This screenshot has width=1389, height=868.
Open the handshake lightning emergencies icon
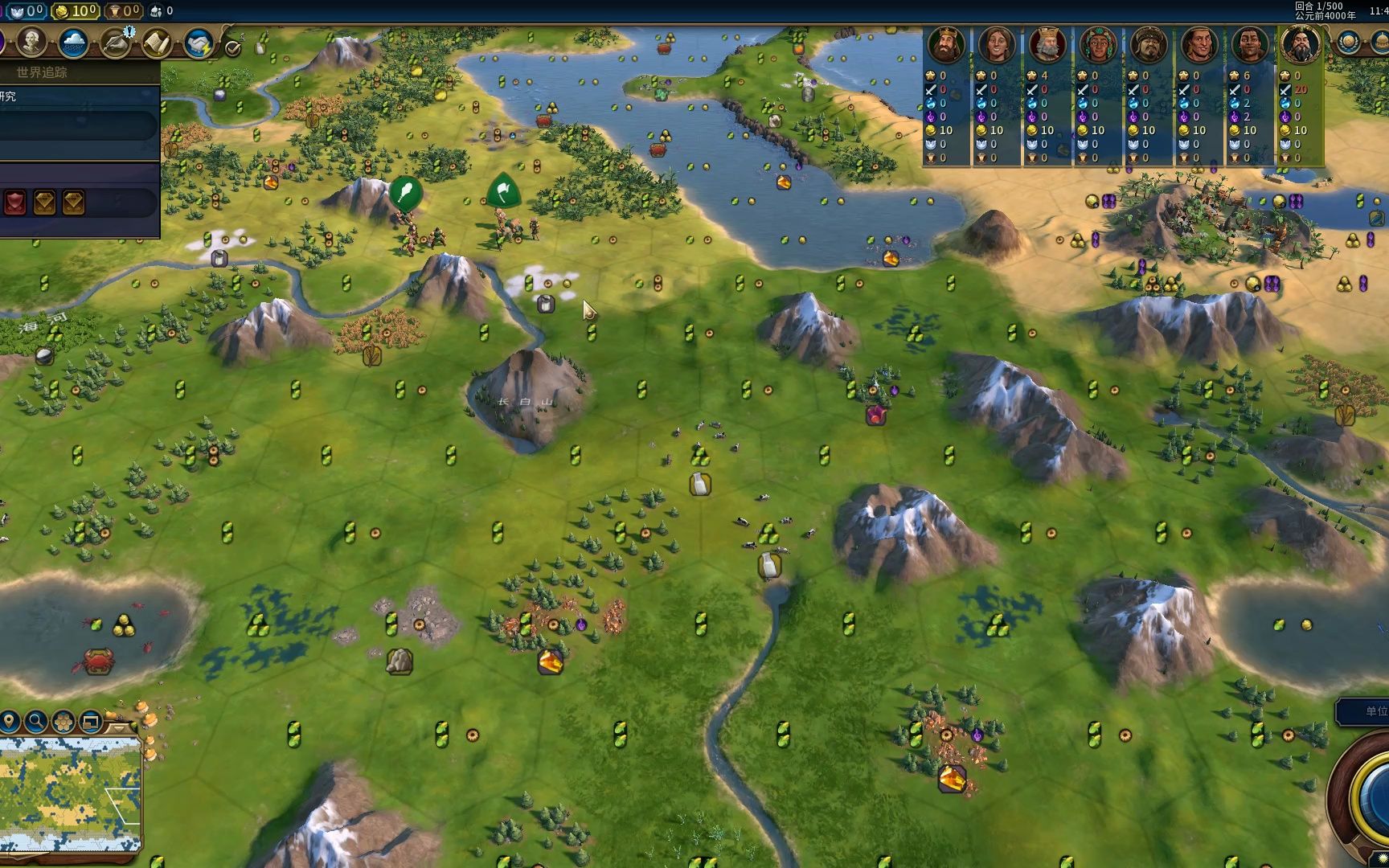coord(198,43)
